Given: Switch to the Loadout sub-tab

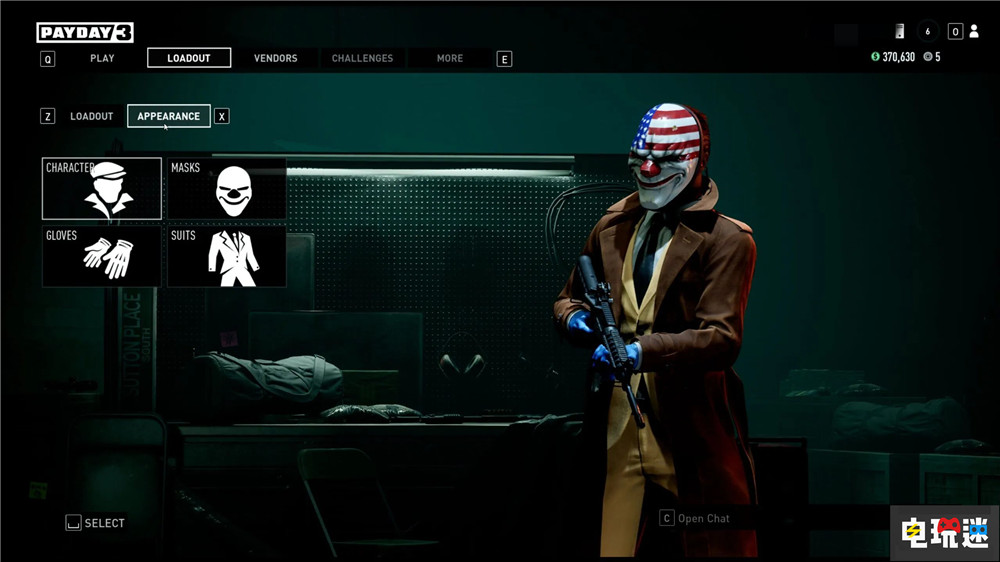Looking at the screenshot, I should click(92, 116).
